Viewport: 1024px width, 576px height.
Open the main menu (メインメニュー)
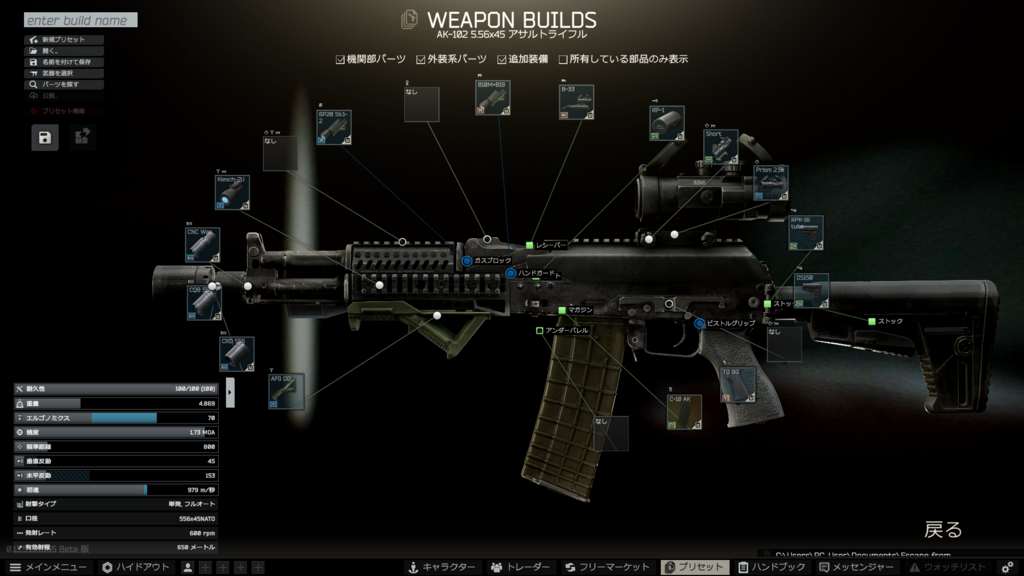tap(48, 567)
